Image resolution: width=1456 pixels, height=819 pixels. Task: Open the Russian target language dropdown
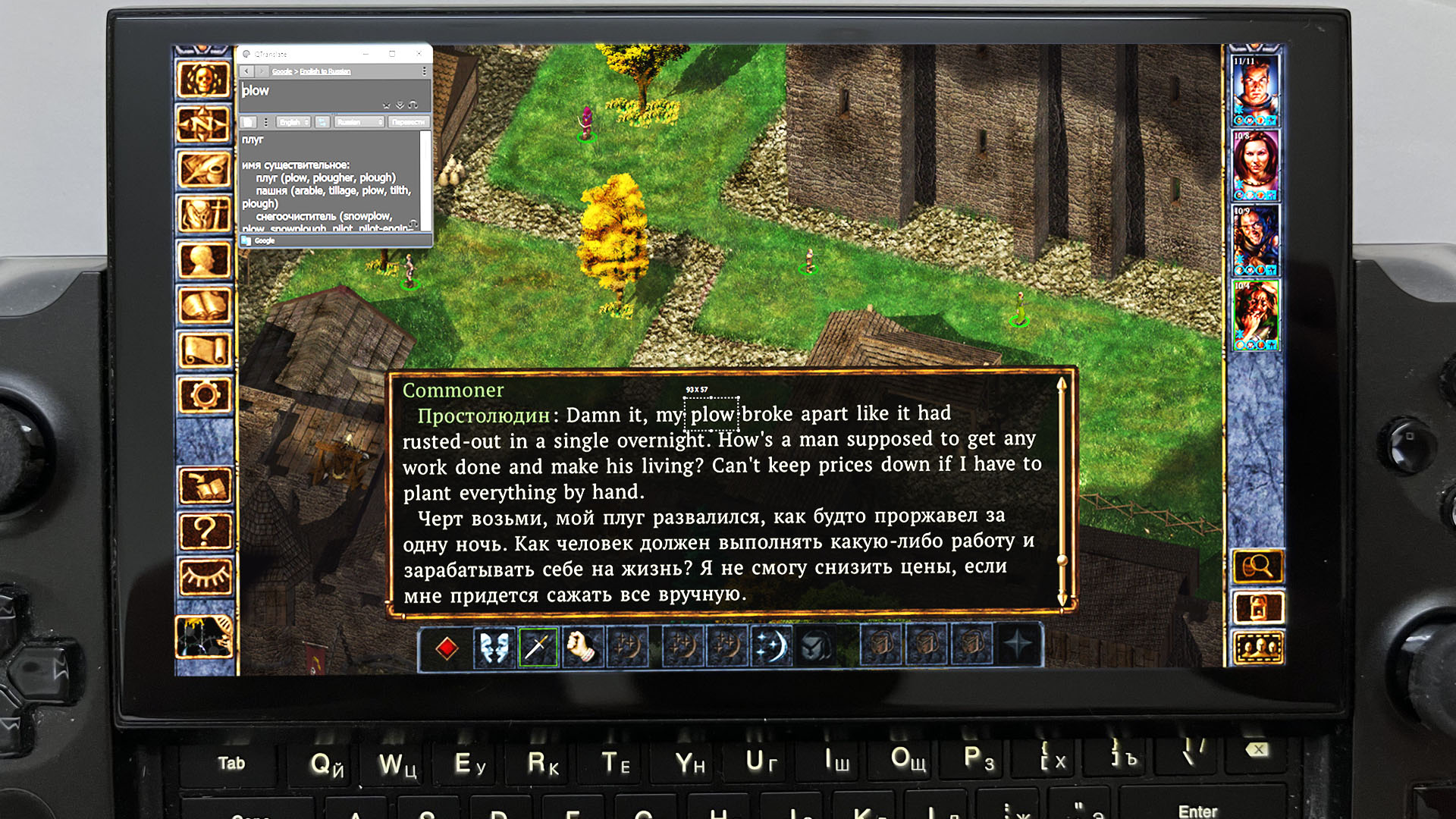(x=359, y=122)
